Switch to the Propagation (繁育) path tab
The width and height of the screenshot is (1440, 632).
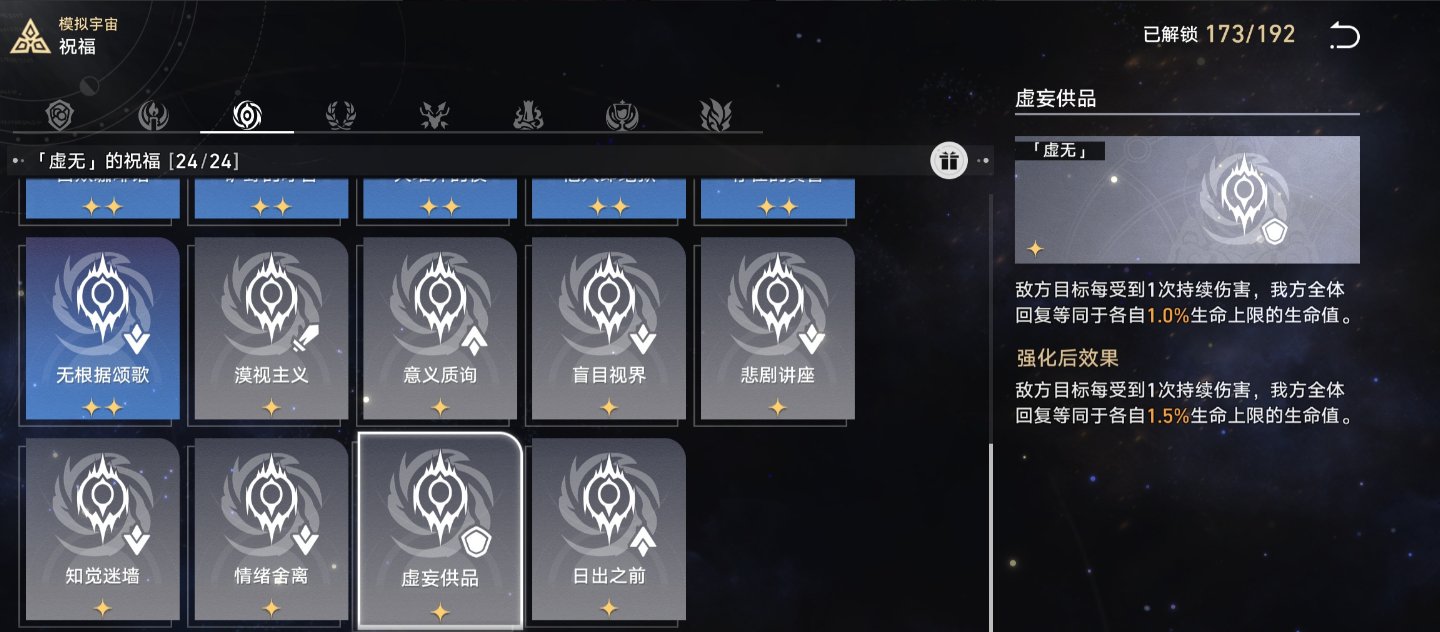pos(715,116)
